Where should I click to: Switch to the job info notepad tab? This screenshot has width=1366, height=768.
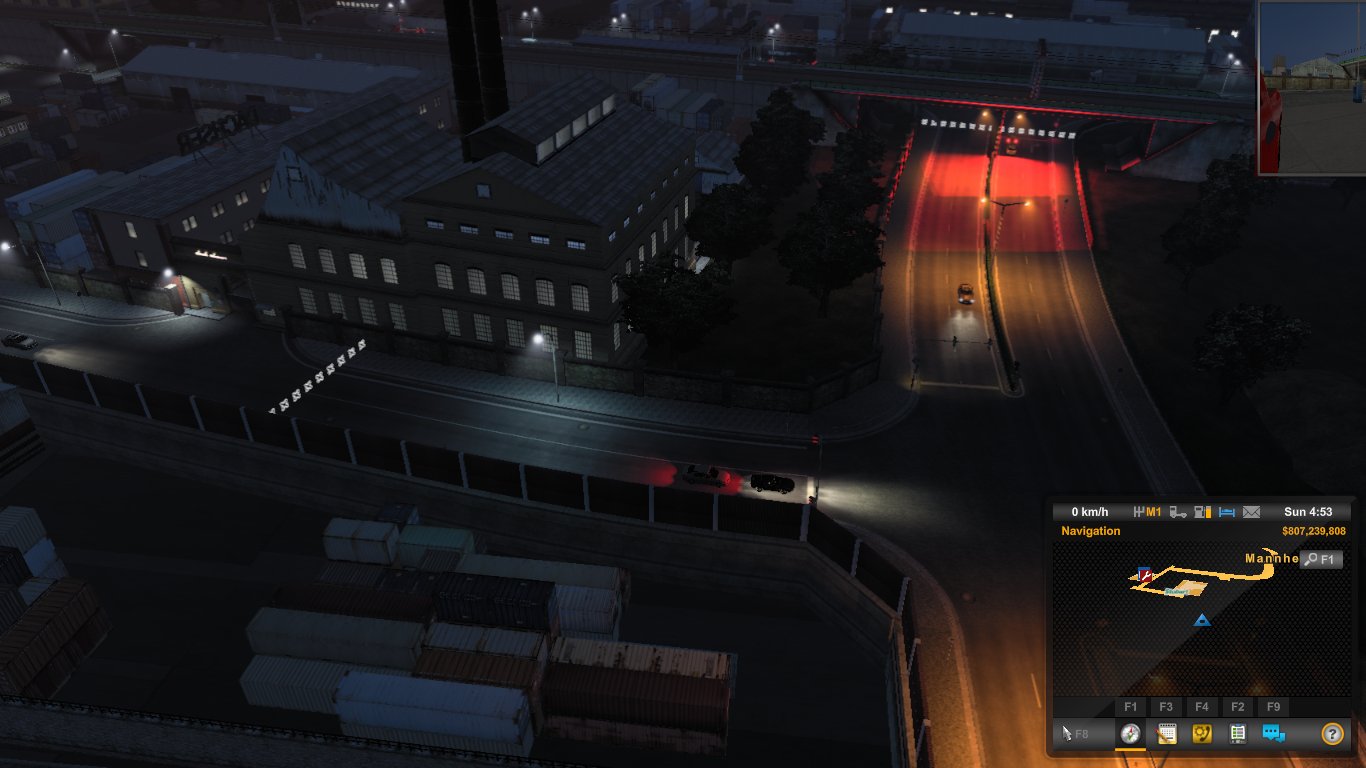tap(1166, 733)
